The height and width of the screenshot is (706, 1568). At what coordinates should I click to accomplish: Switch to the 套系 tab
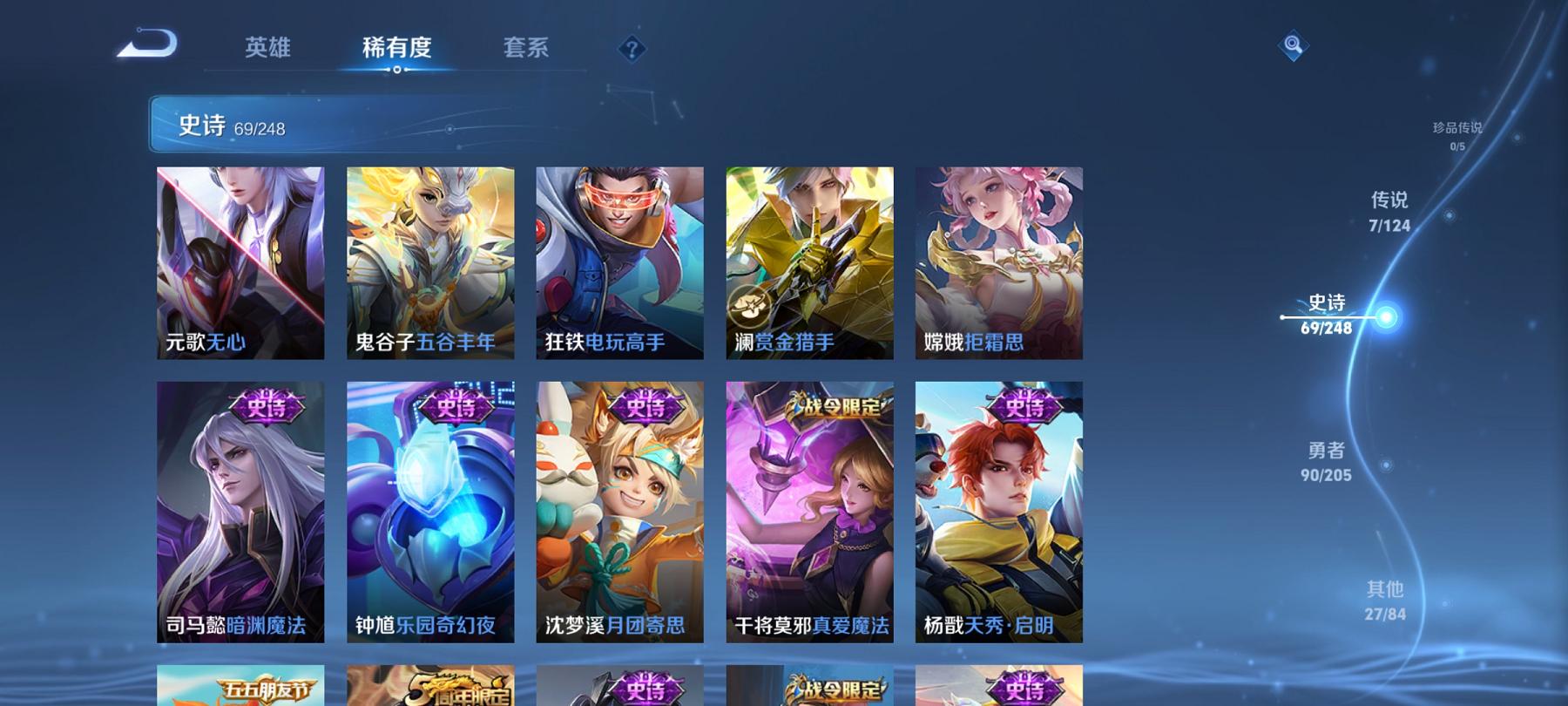525,50
